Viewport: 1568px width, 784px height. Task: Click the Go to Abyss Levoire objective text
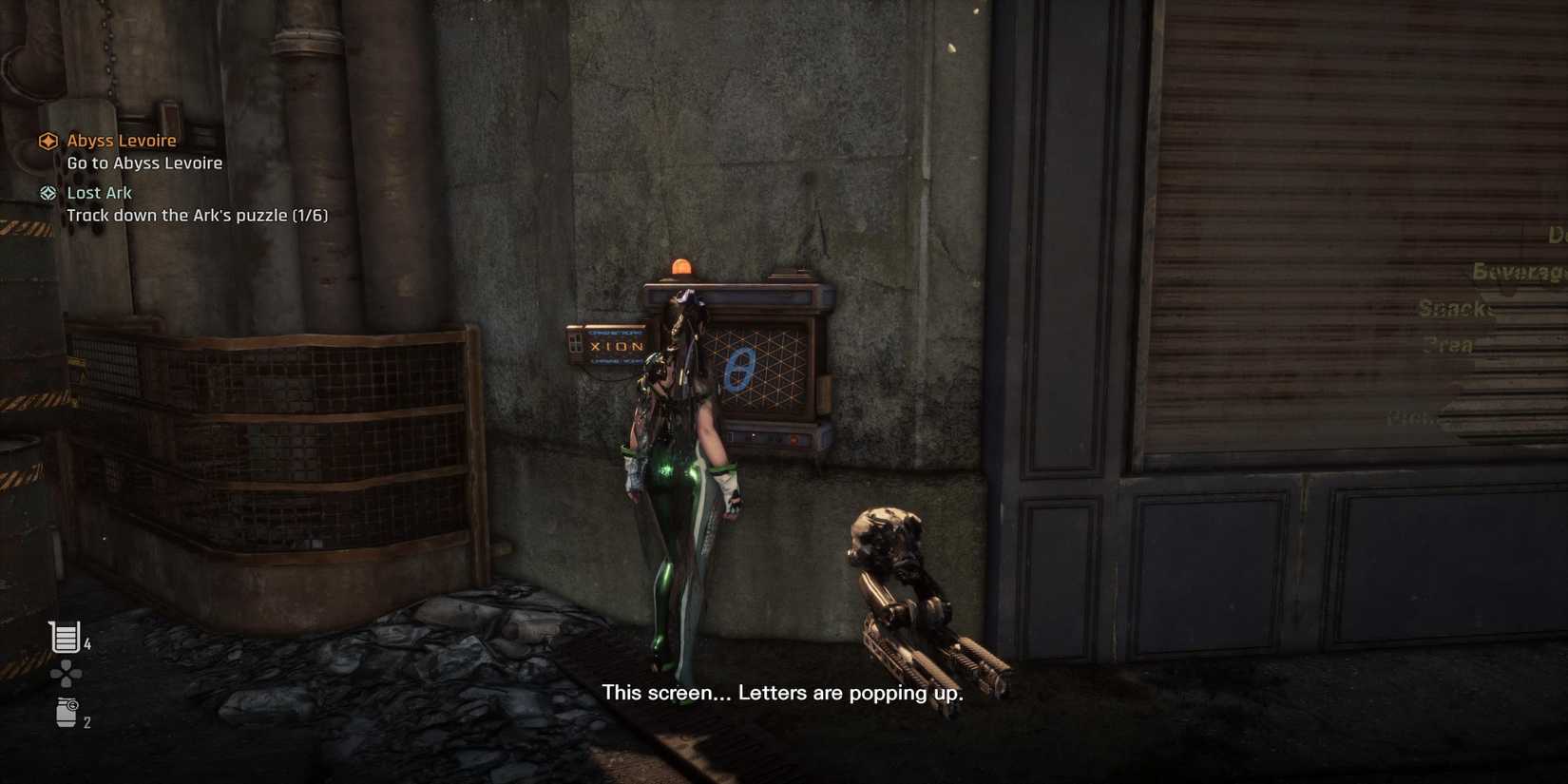pos(143,162)
